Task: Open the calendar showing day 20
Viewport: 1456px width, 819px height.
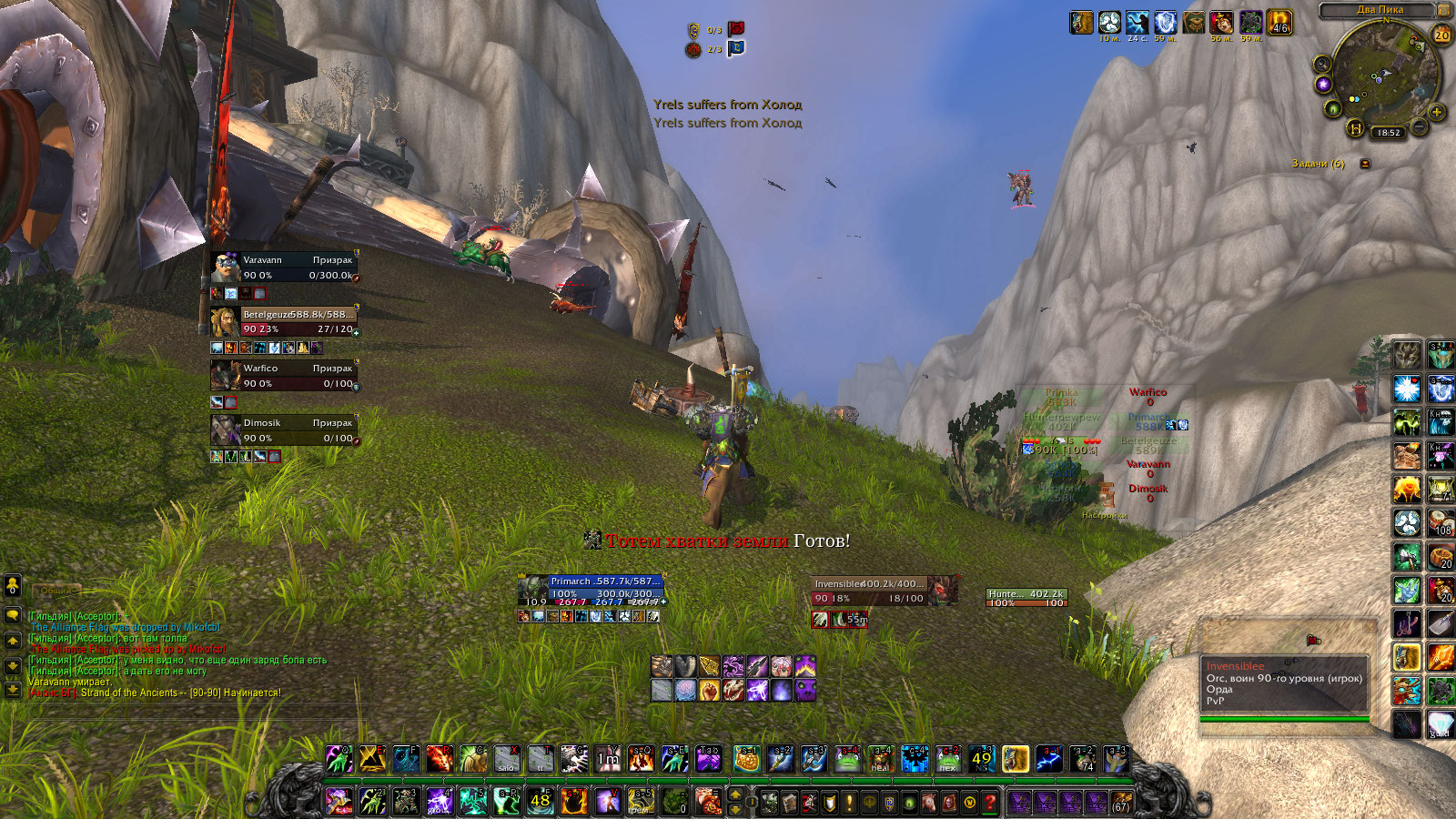Action: click(x=1441, y=35)
